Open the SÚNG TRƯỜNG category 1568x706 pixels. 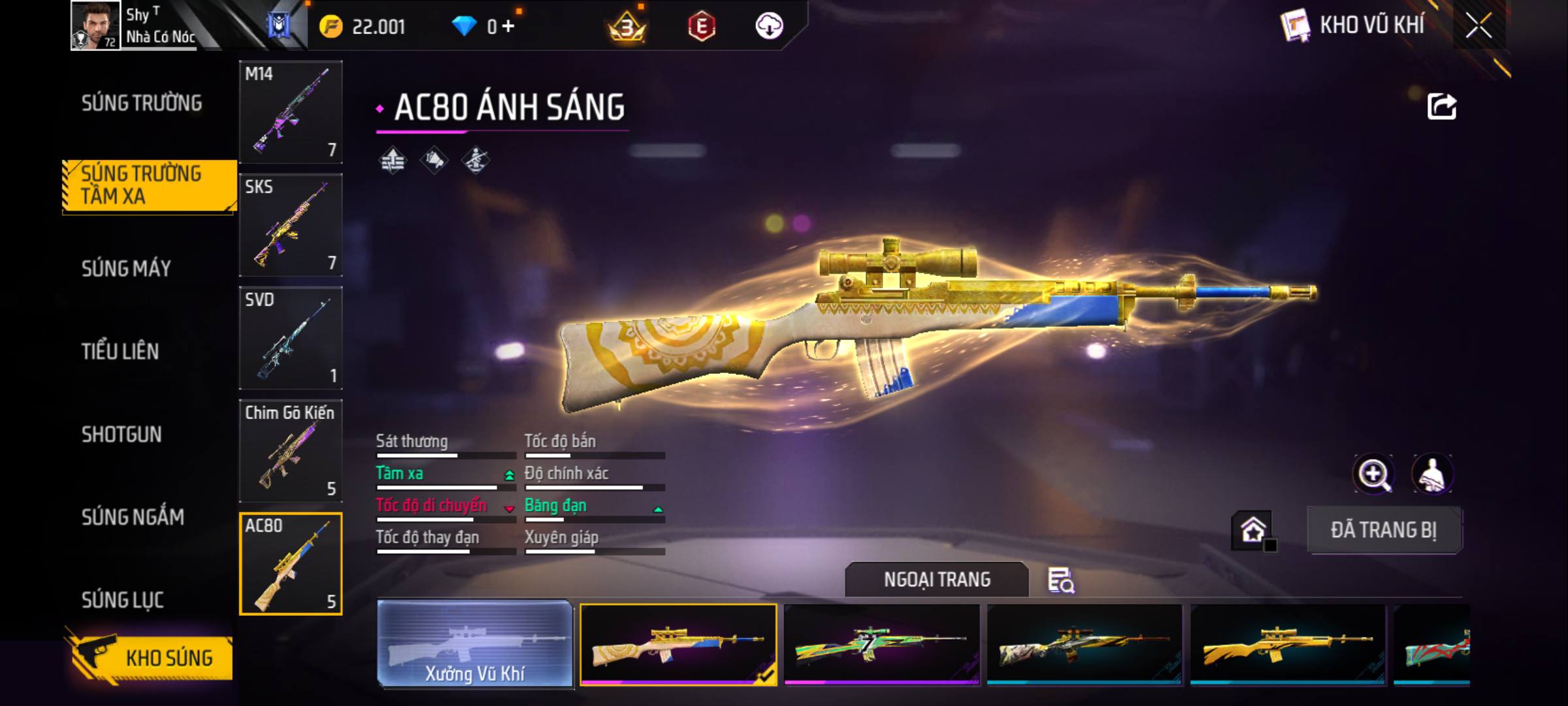tap(142, 103)
